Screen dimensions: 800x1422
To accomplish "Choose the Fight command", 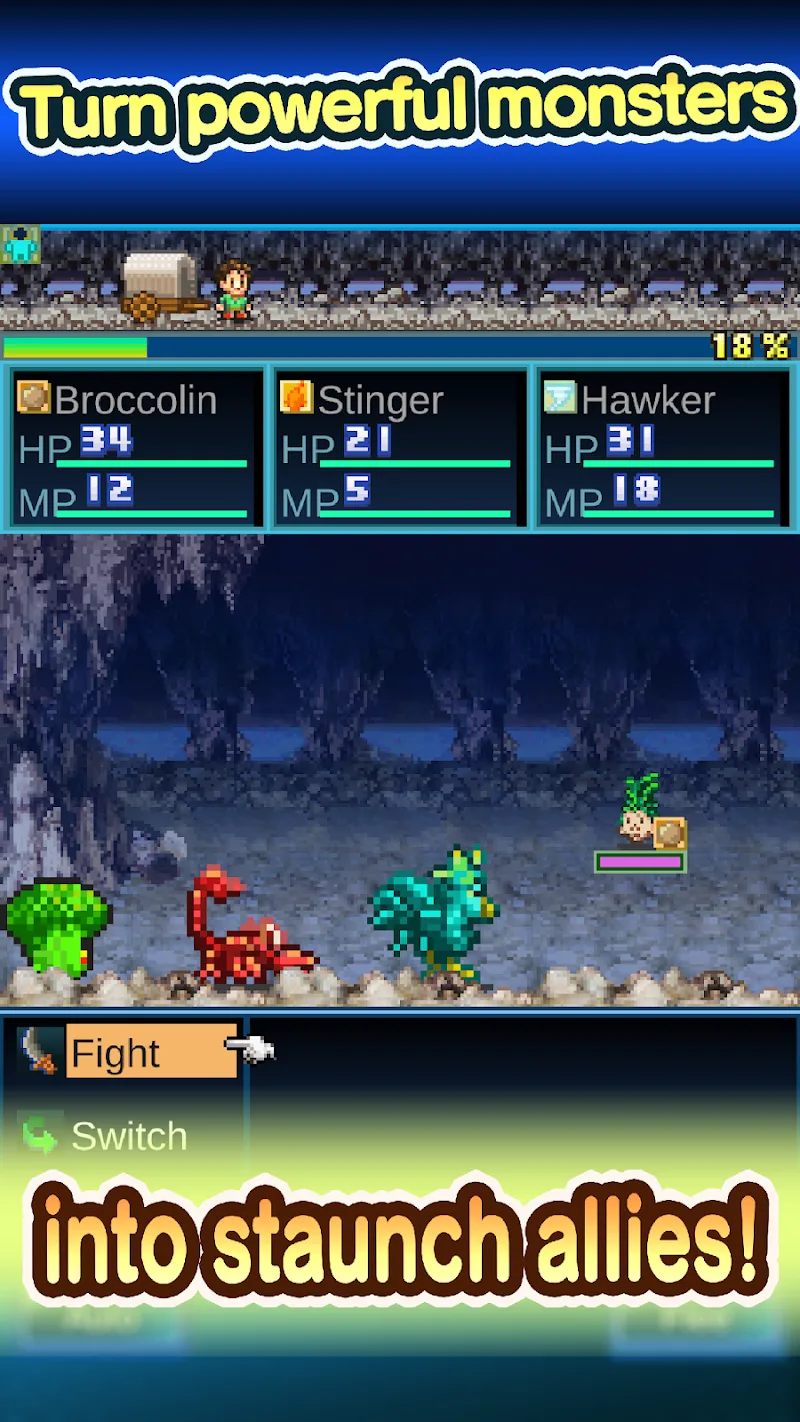I will tap(150, 1052).
